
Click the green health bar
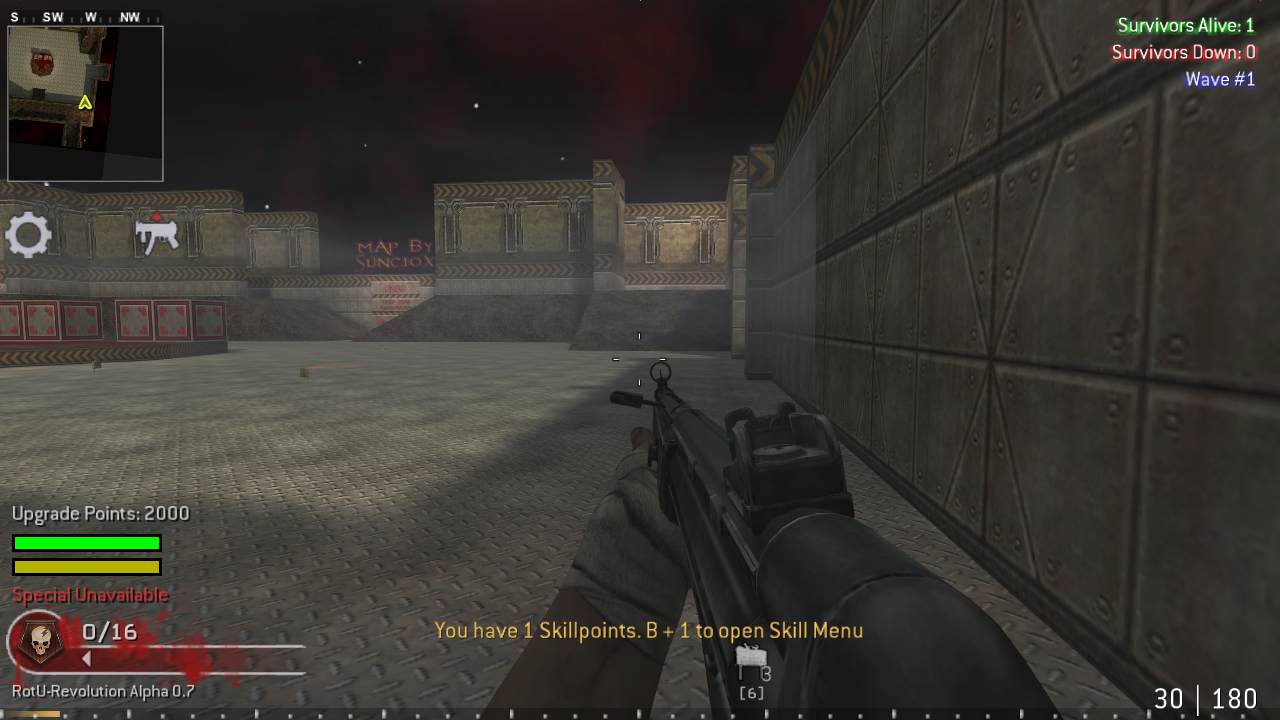point(86,542)
